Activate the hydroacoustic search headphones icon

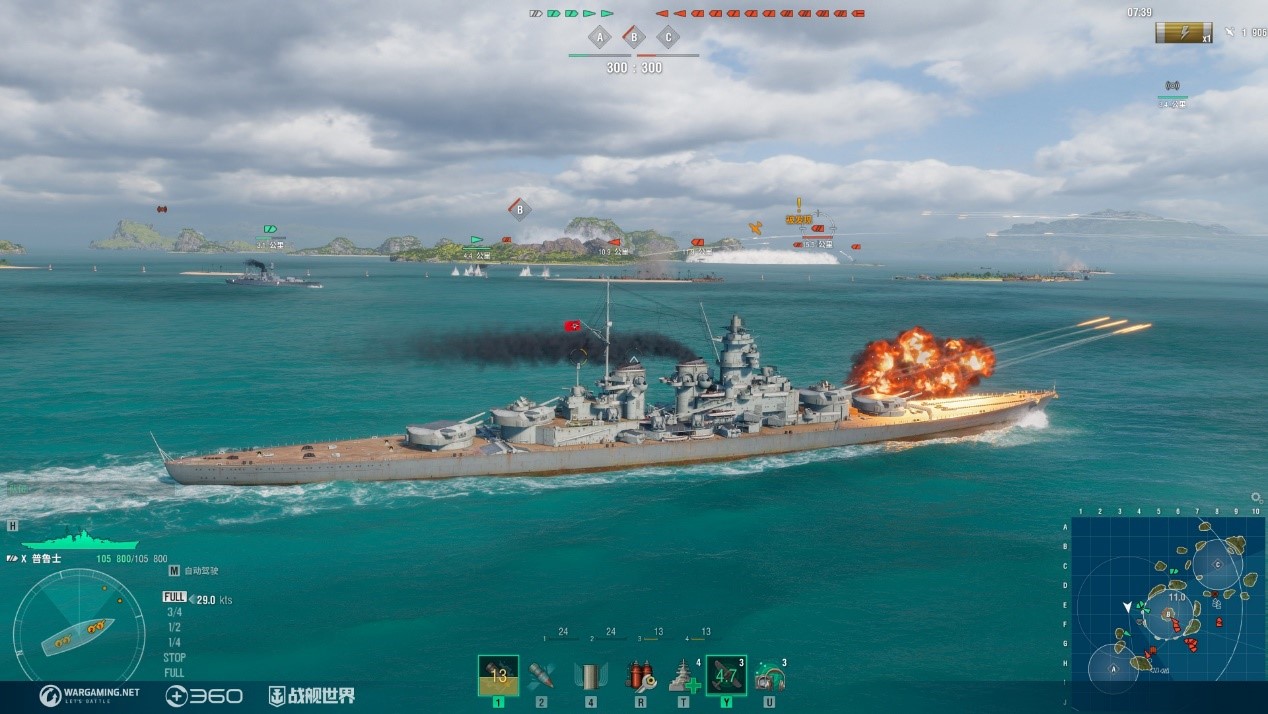tap(769, 676)
